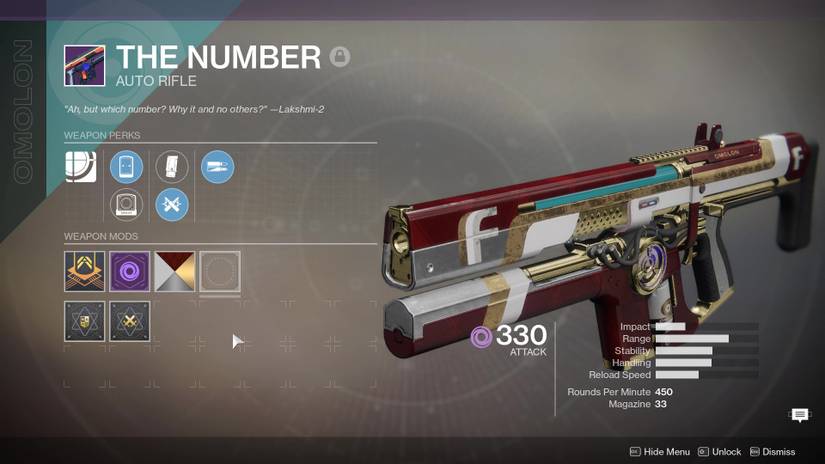Select the crossed-swords tracker mod
825x464 pixels.
tap(129, 321)
